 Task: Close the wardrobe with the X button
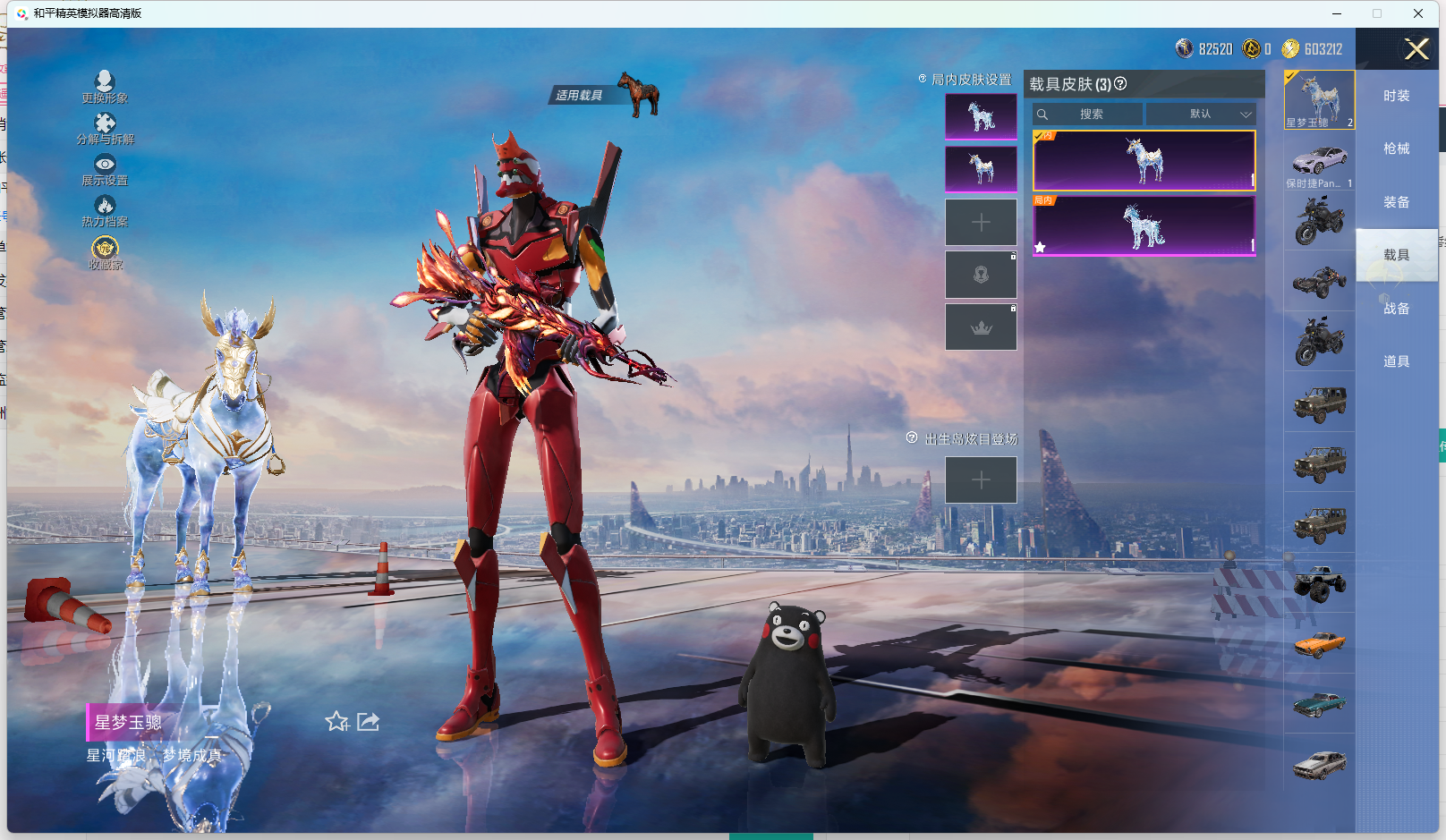point(1416,49)
